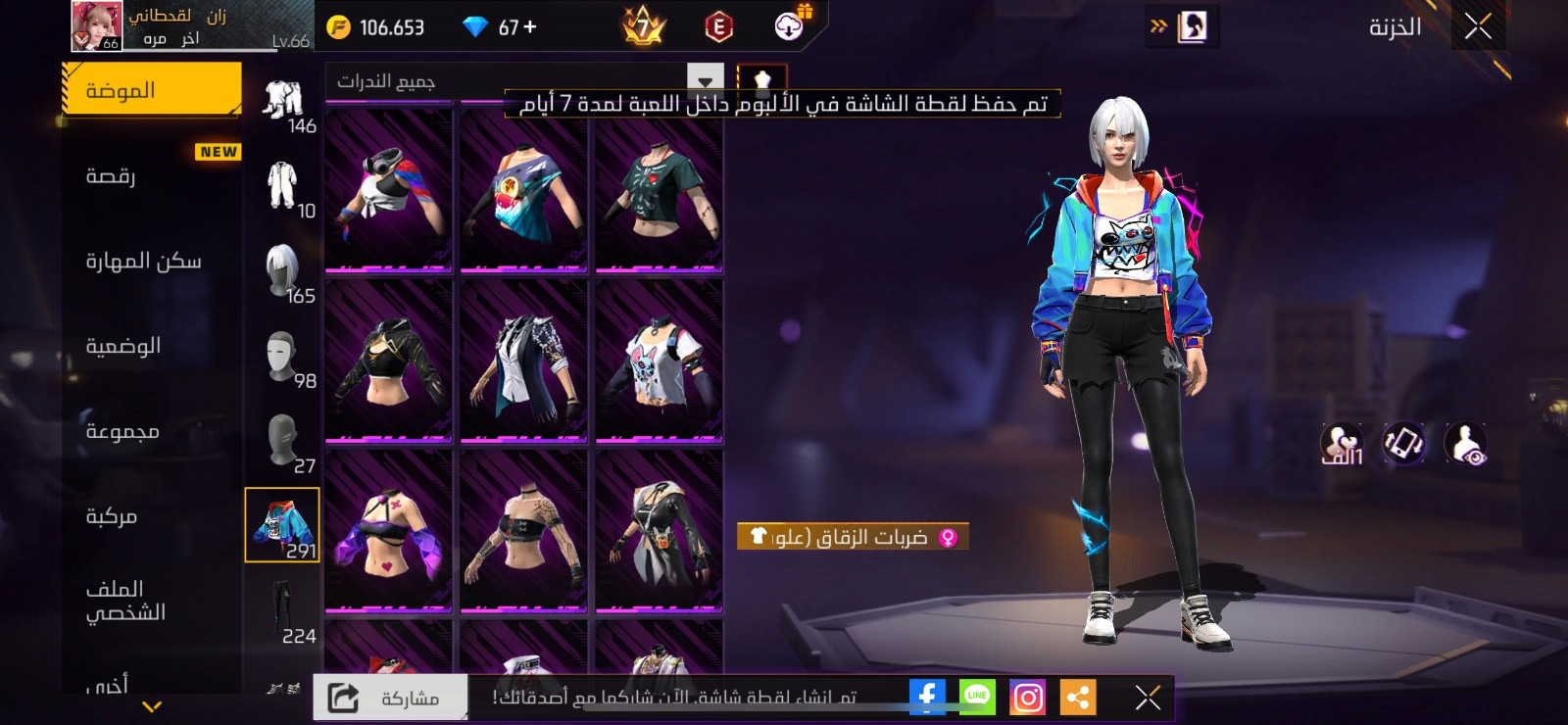Close the vault screen with the top X
This screenshot has width=1568, height=725.
tap(1478, 27)
